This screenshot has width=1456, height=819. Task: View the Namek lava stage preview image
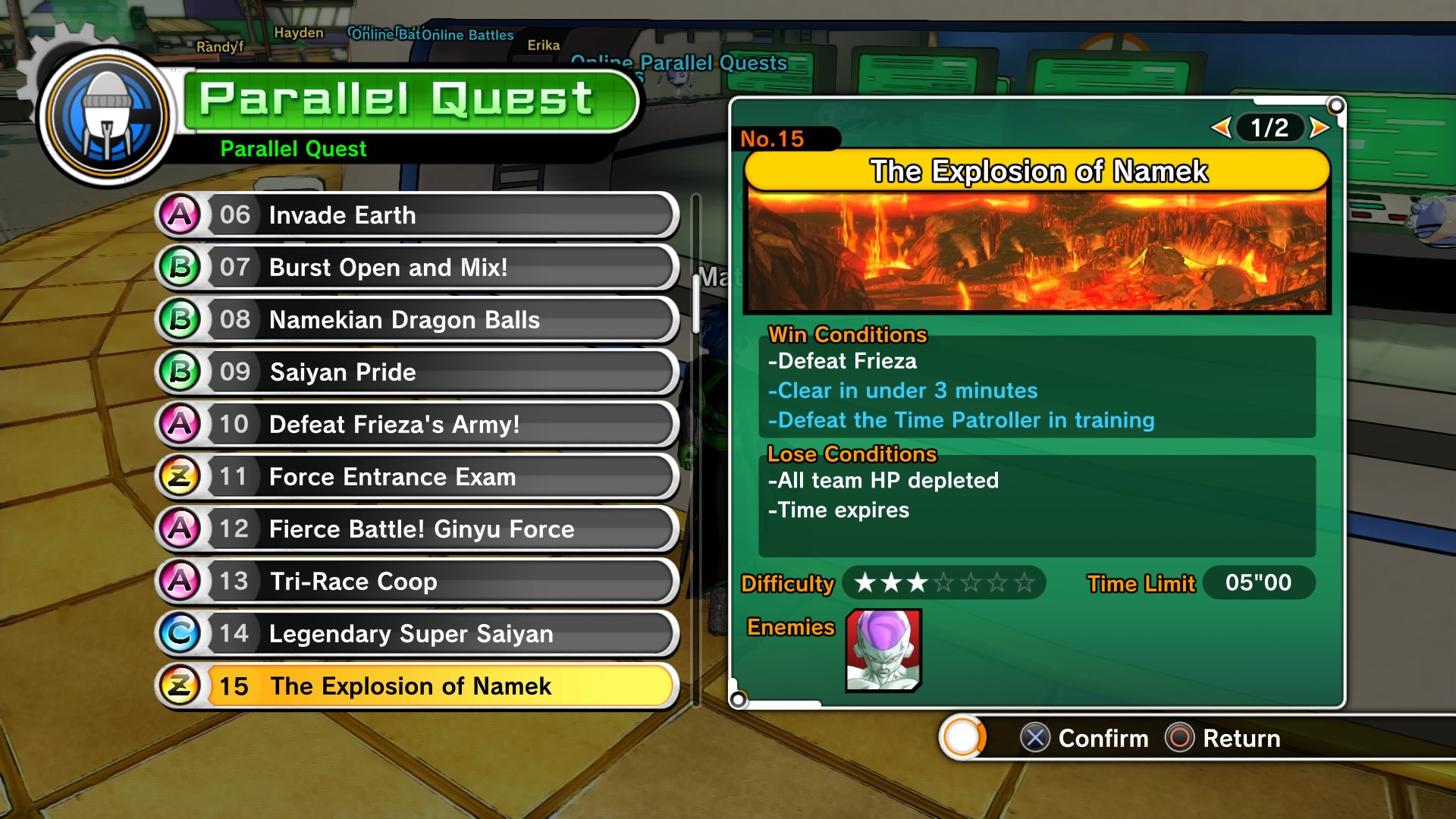pos(1037,250)
